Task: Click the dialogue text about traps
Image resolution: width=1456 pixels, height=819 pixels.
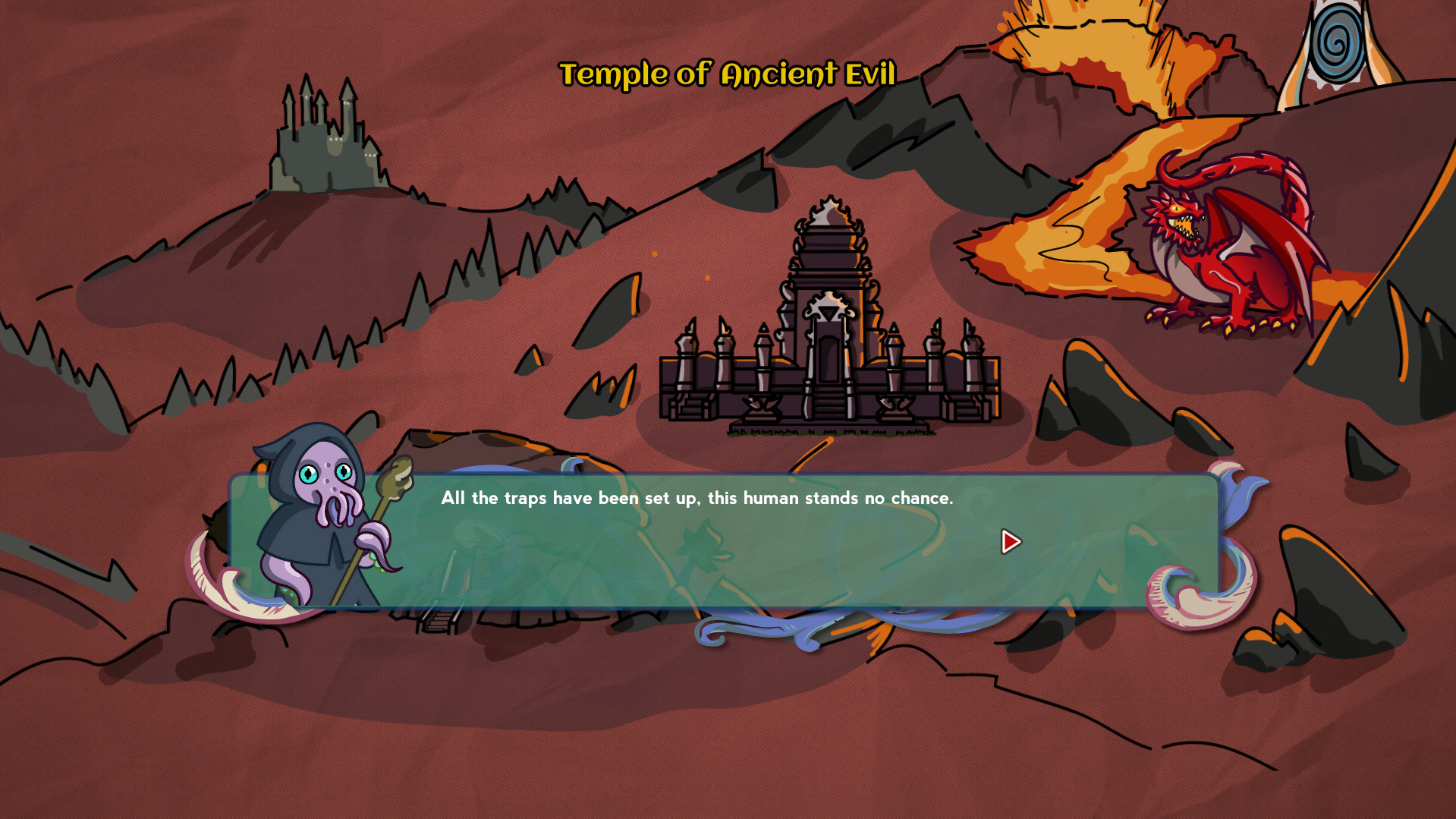Action: click(698, 499)
